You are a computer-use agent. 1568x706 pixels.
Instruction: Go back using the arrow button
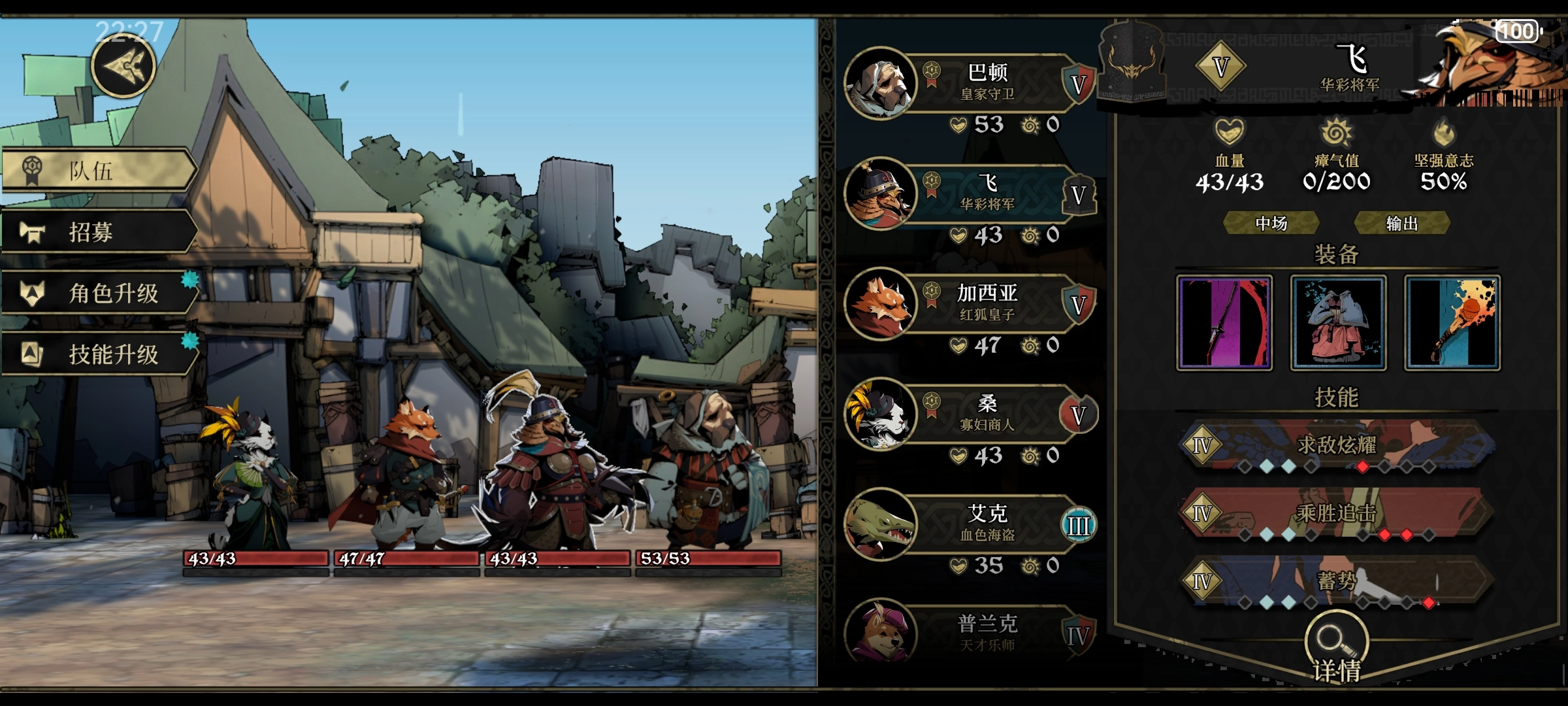[x=123, y=66]
